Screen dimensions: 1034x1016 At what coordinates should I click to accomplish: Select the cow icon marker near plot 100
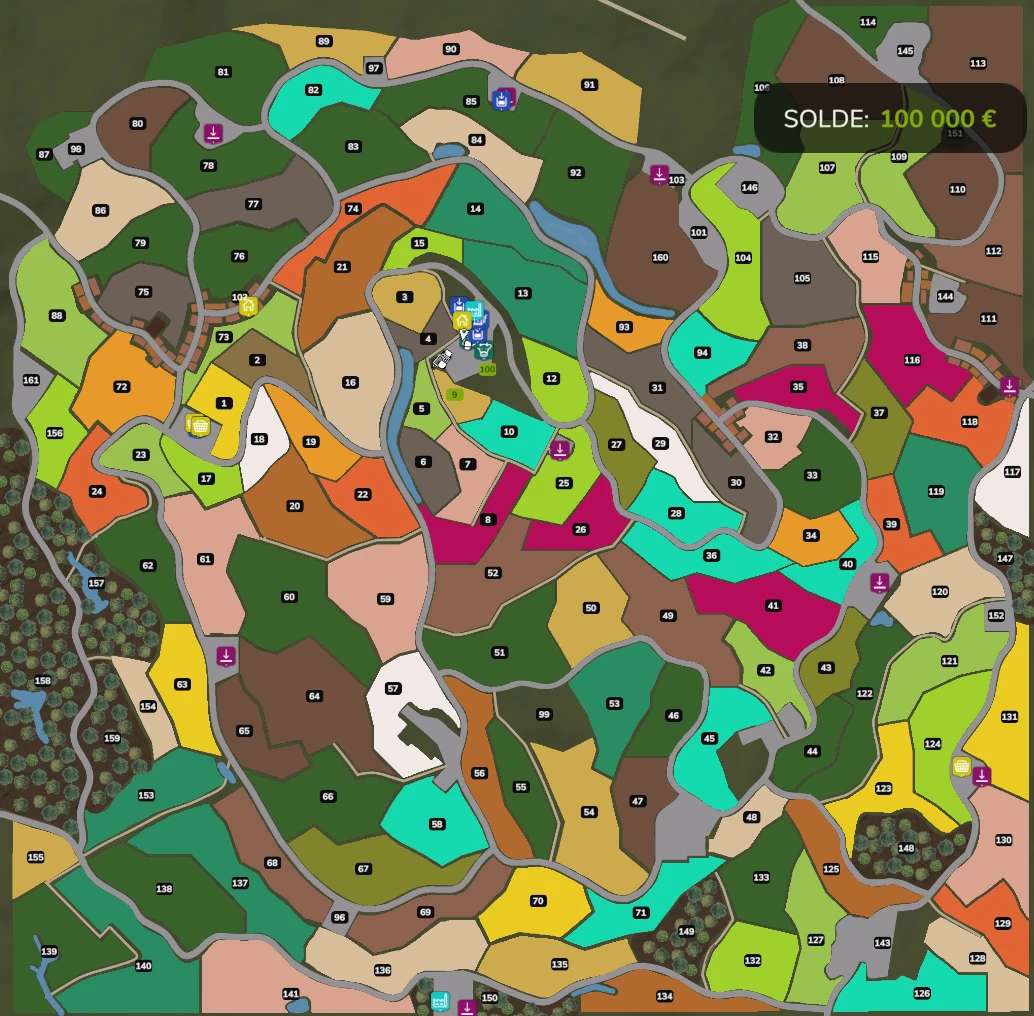[485, 351]
